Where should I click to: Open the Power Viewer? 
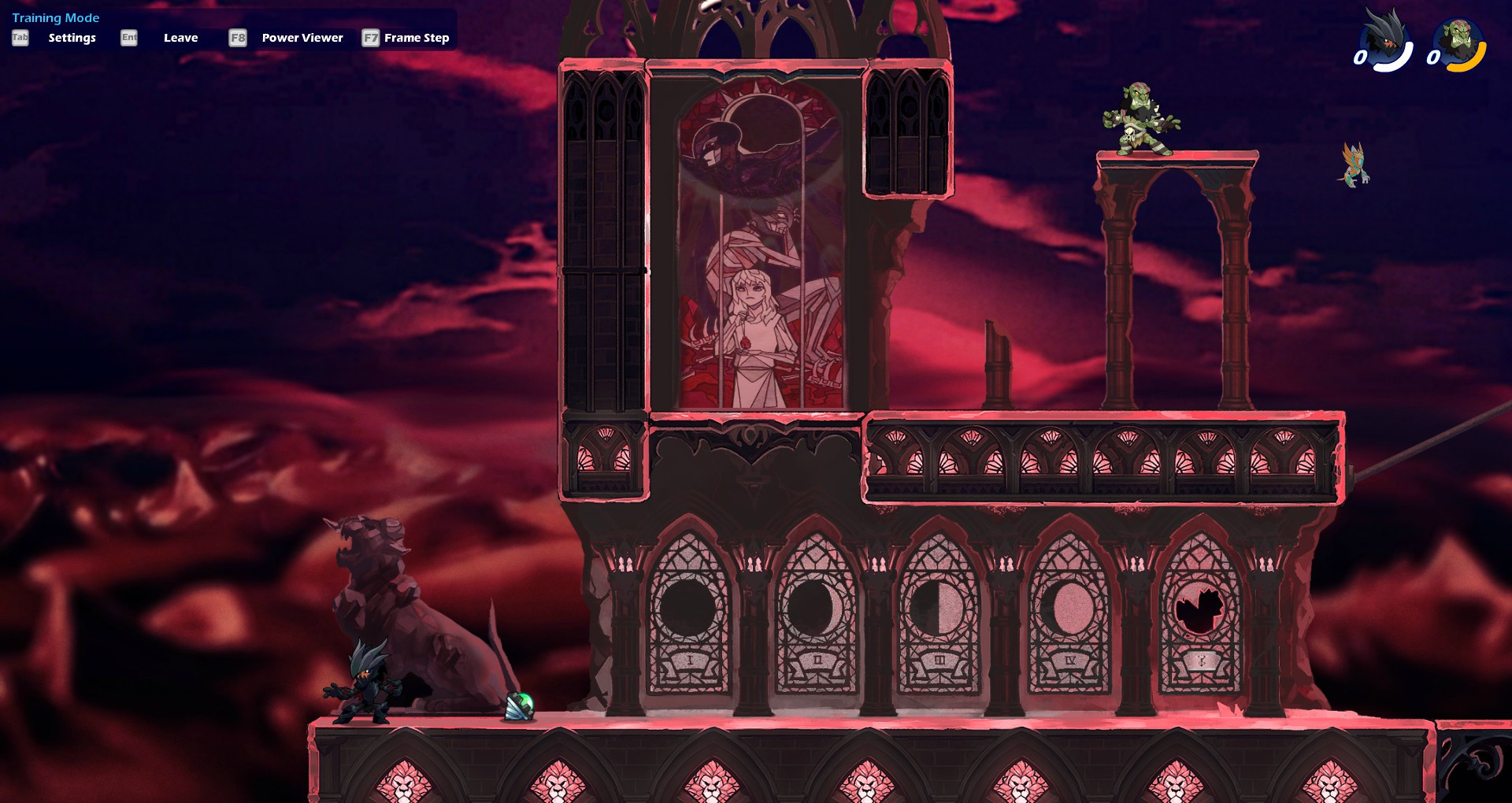[301, 37]
